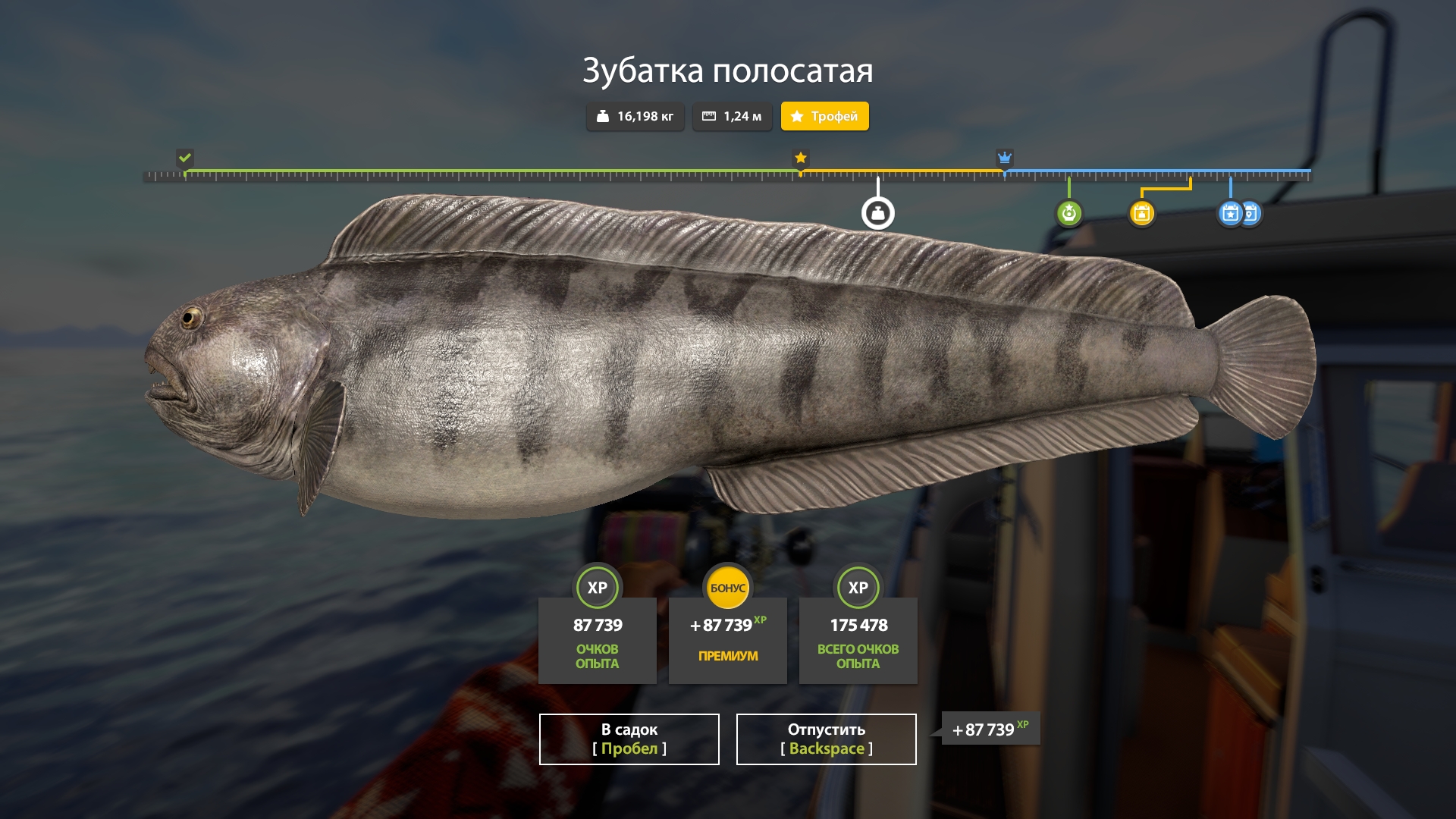Click the 16,198 кг weight badge

(635, 116)
